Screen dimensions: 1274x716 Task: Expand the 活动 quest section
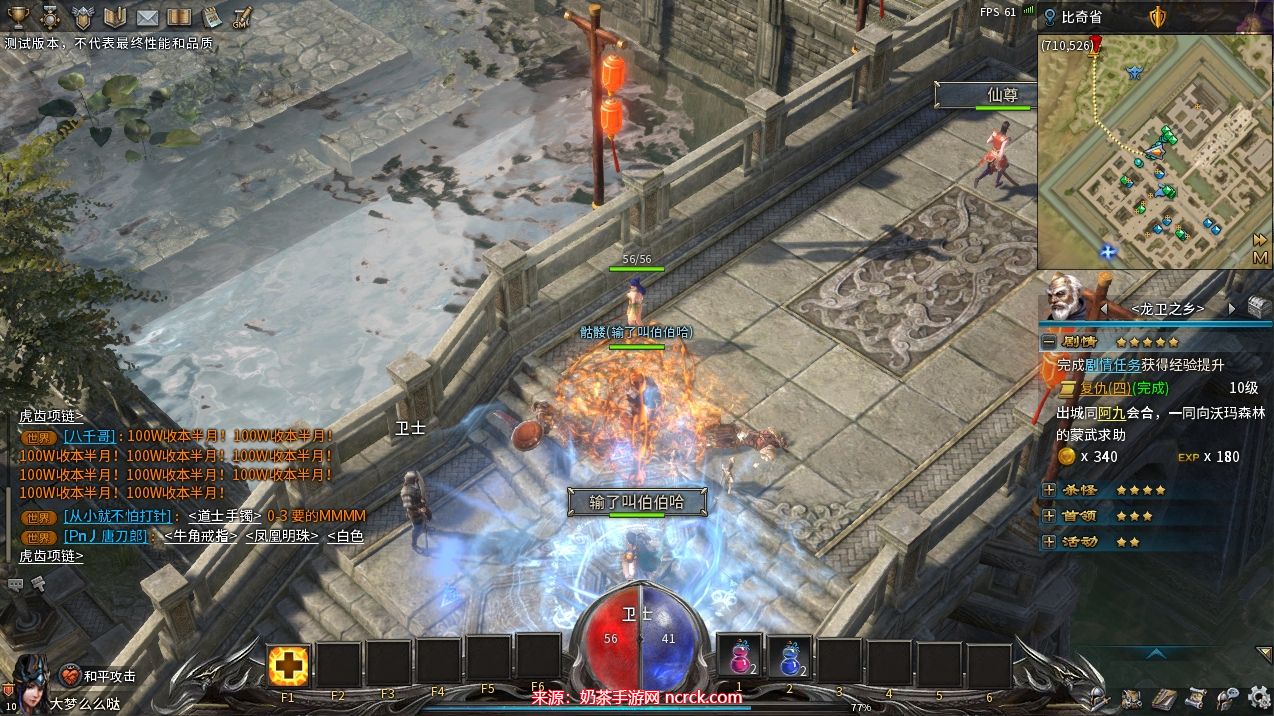coord(1049,542)
